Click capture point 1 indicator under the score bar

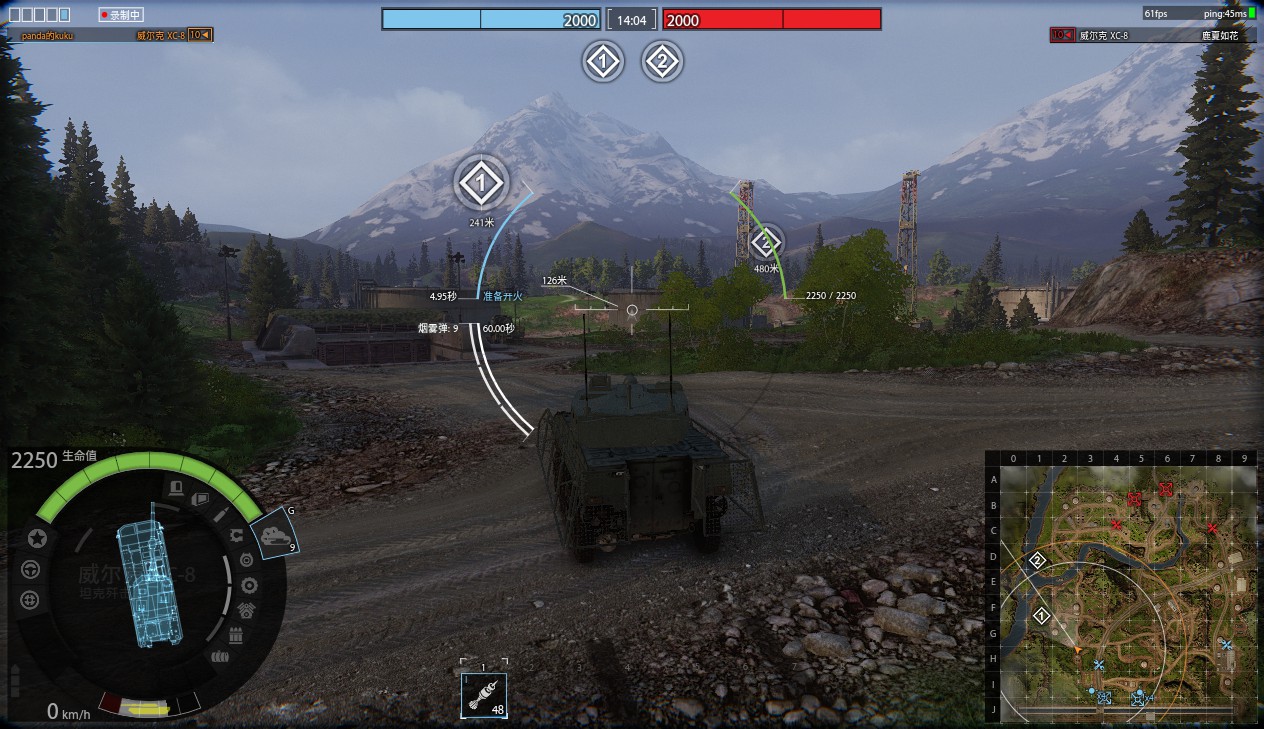[602, 62]
